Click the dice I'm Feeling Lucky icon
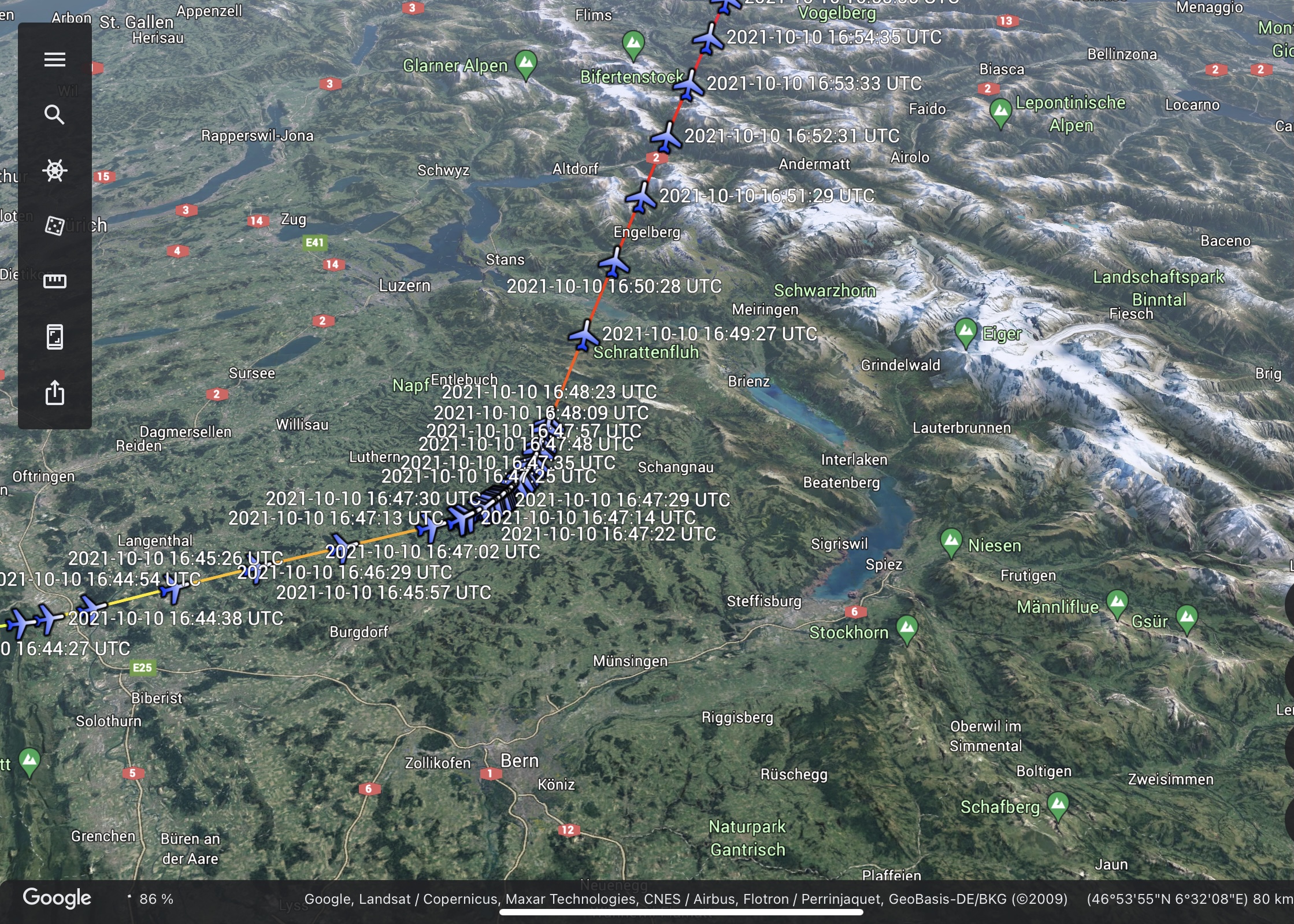 [x=55, y=226]
